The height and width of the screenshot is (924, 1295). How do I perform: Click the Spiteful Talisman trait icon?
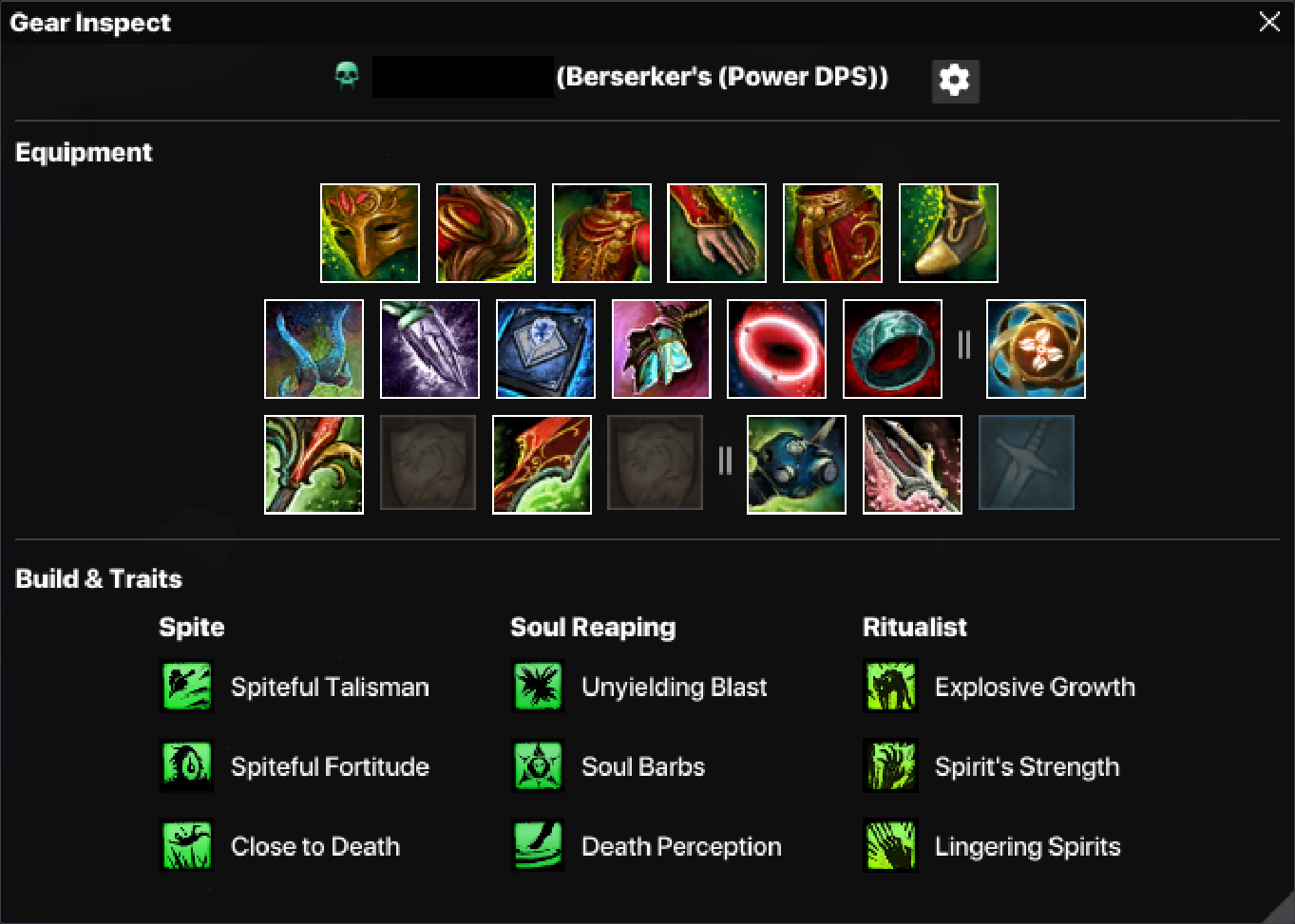[x=186, y=687]
